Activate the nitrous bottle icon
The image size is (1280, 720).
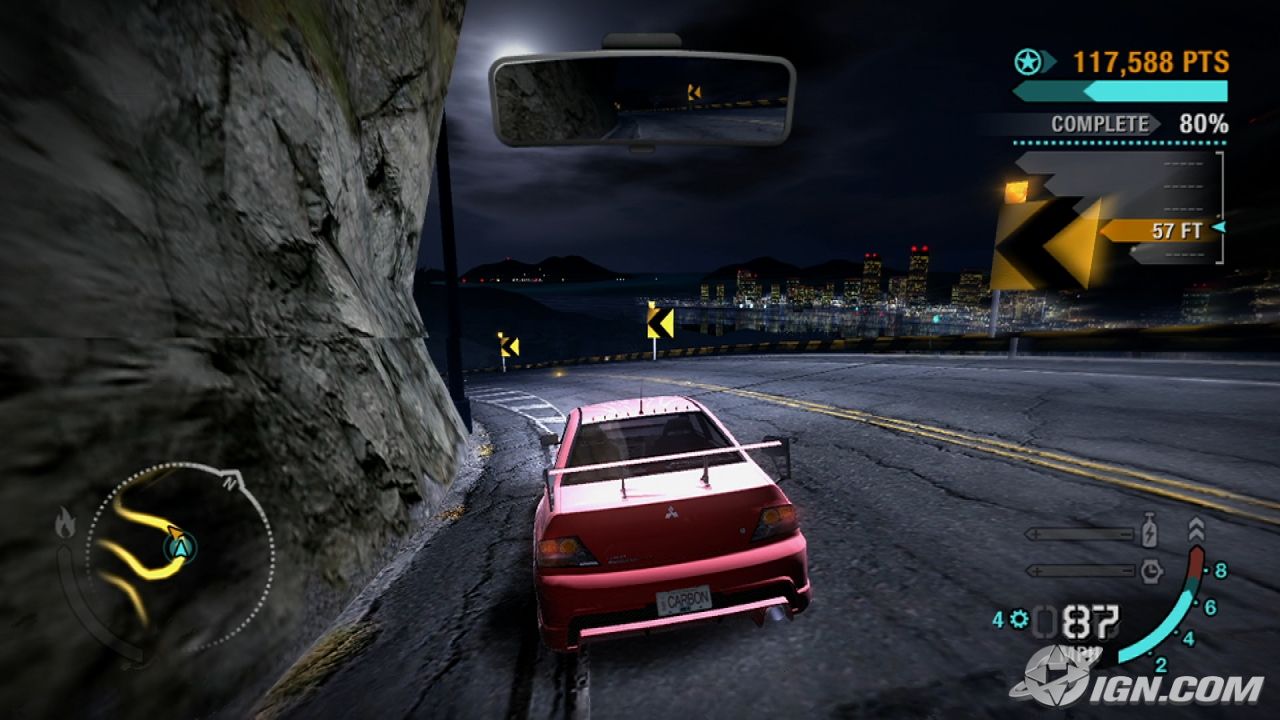click(x=1150, y=532)
